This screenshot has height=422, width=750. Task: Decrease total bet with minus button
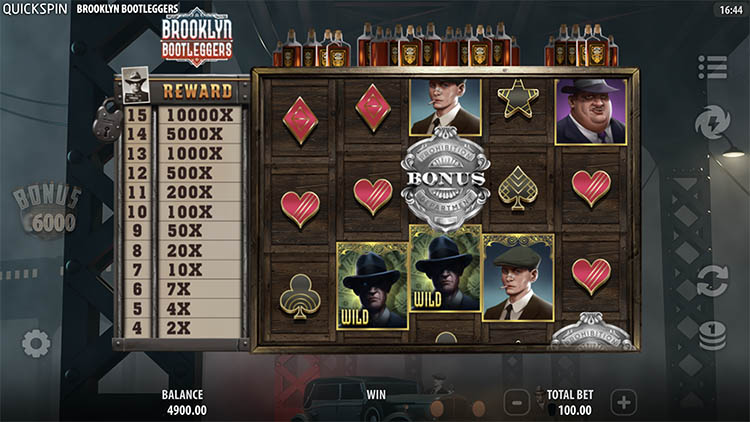pyautogui.click(x=516, y=403)
